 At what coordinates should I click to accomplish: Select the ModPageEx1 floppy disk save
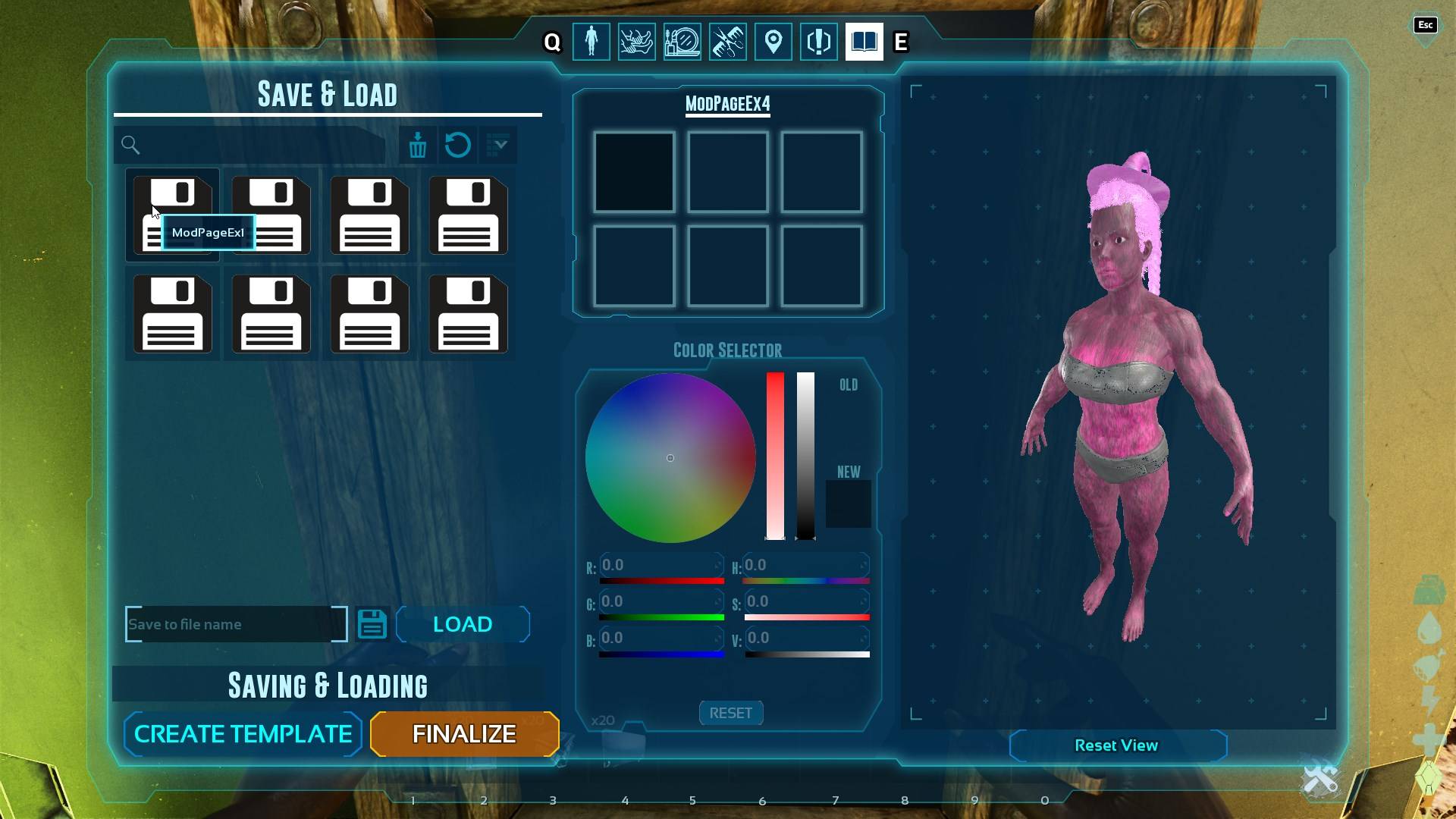click(173, 216)
